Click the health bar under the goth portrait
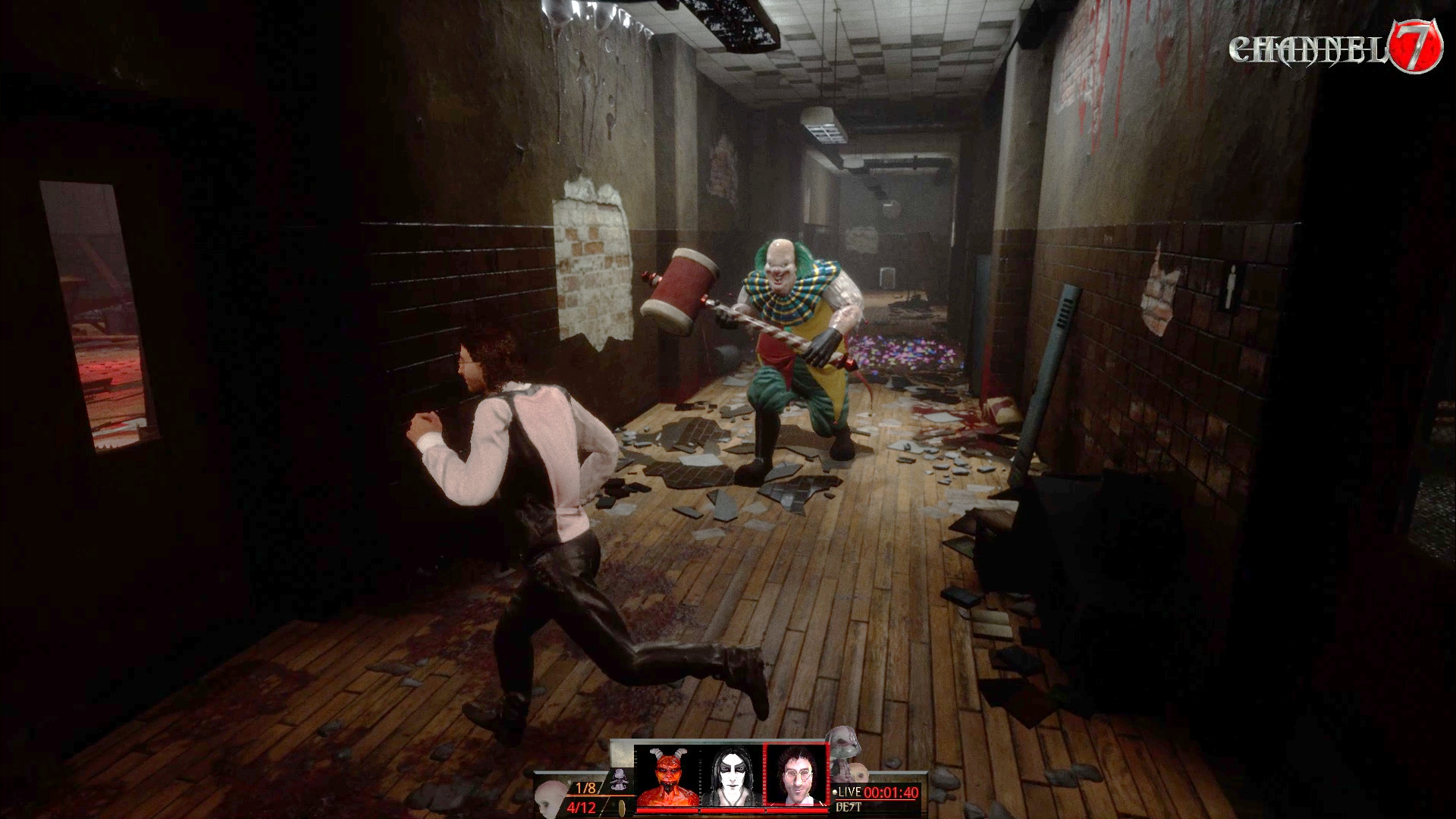1456x819 pixels. tap(730, 810)
